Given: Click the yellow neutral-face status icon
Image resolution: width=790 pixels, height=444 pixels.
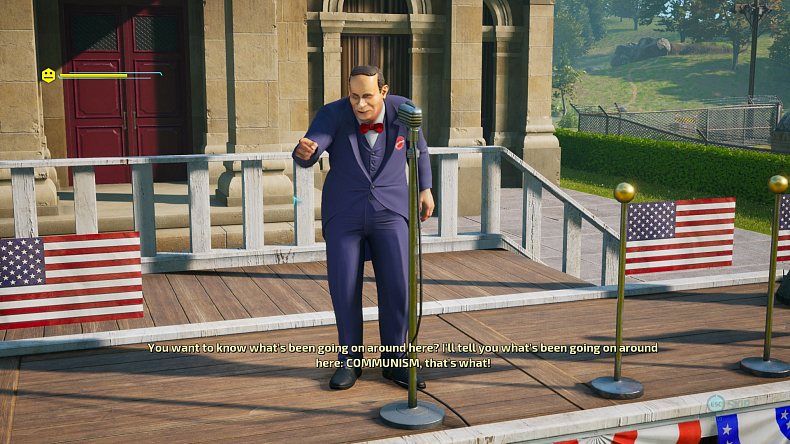Looking at the screenshot, I should point(48,75).
